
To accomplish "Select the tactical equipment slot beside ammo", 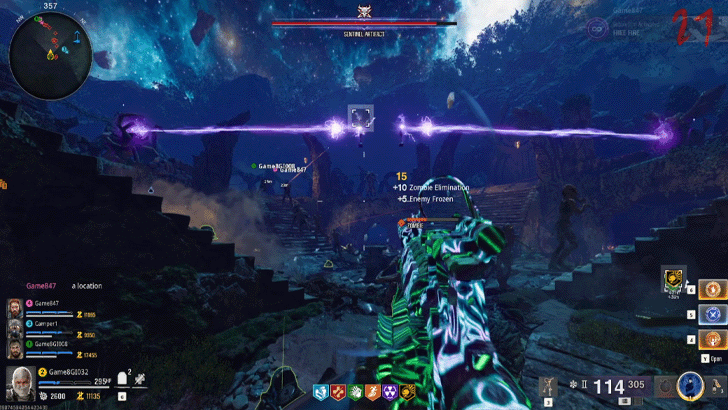I will click(547, 386).
